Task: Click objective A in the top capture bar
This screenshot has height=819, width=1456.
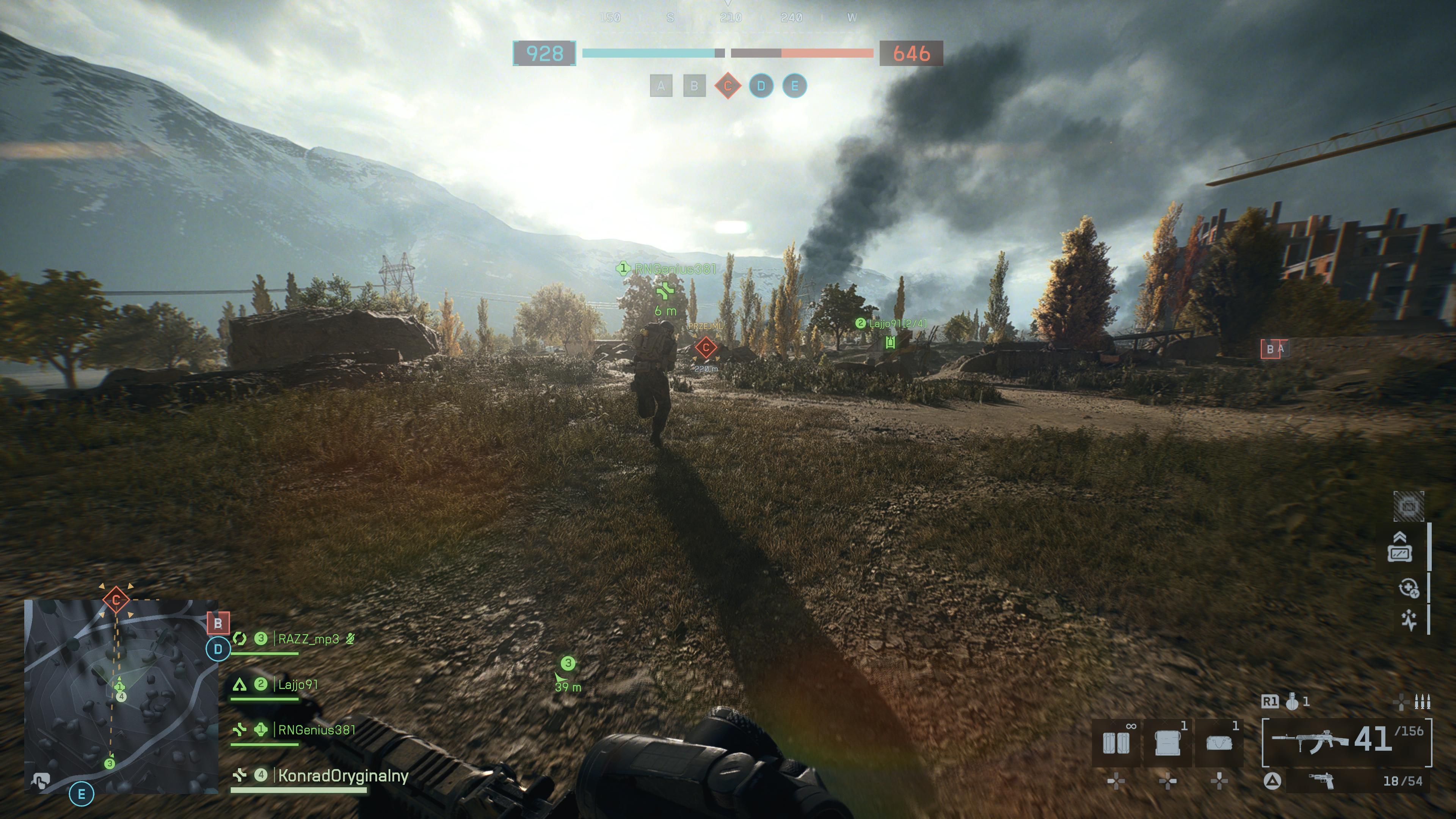Action: click(661, 86)
